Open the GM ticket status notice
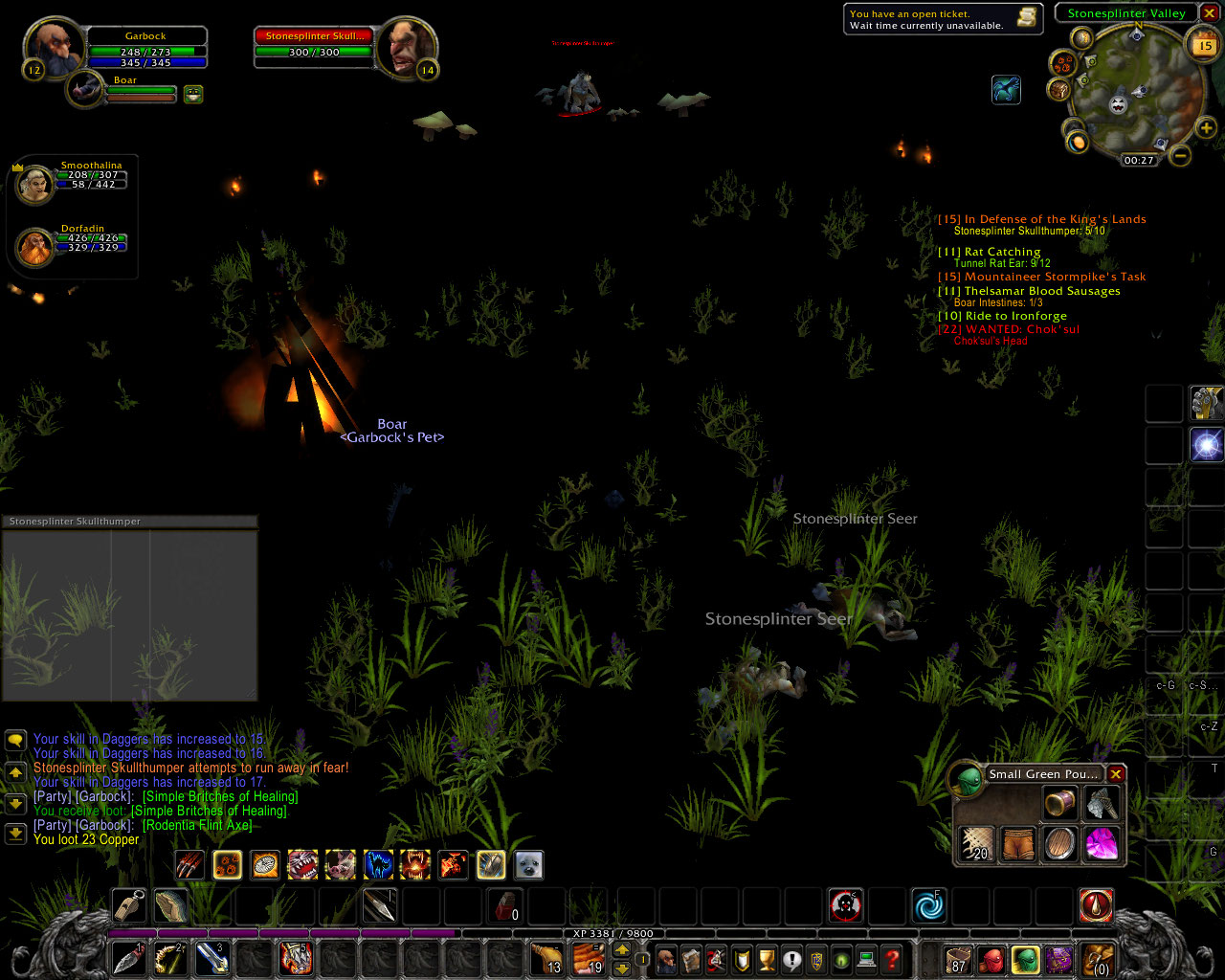 coord(941,19)
